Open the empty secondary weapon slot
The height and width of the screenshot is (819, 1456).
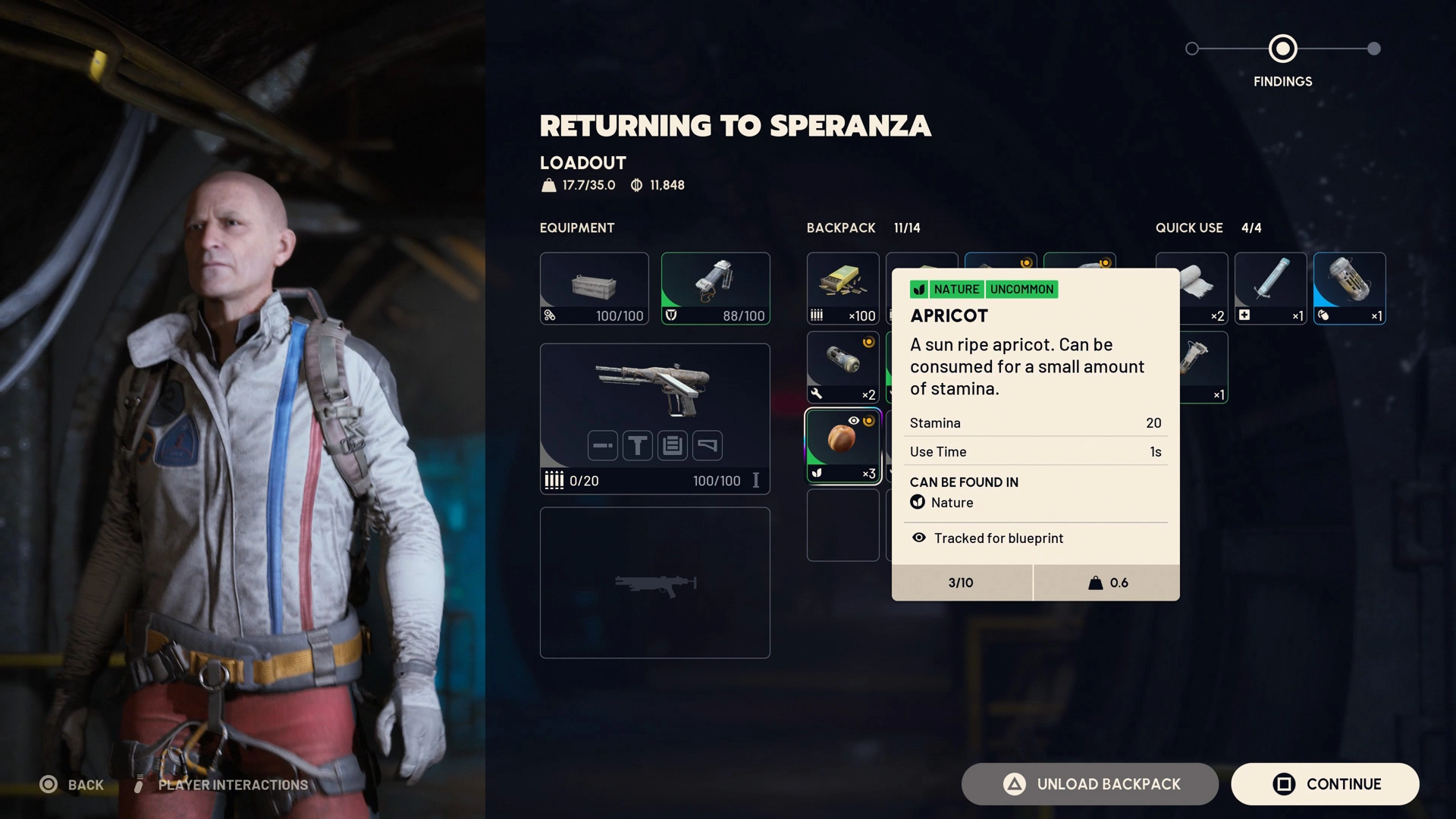point(654,582)
